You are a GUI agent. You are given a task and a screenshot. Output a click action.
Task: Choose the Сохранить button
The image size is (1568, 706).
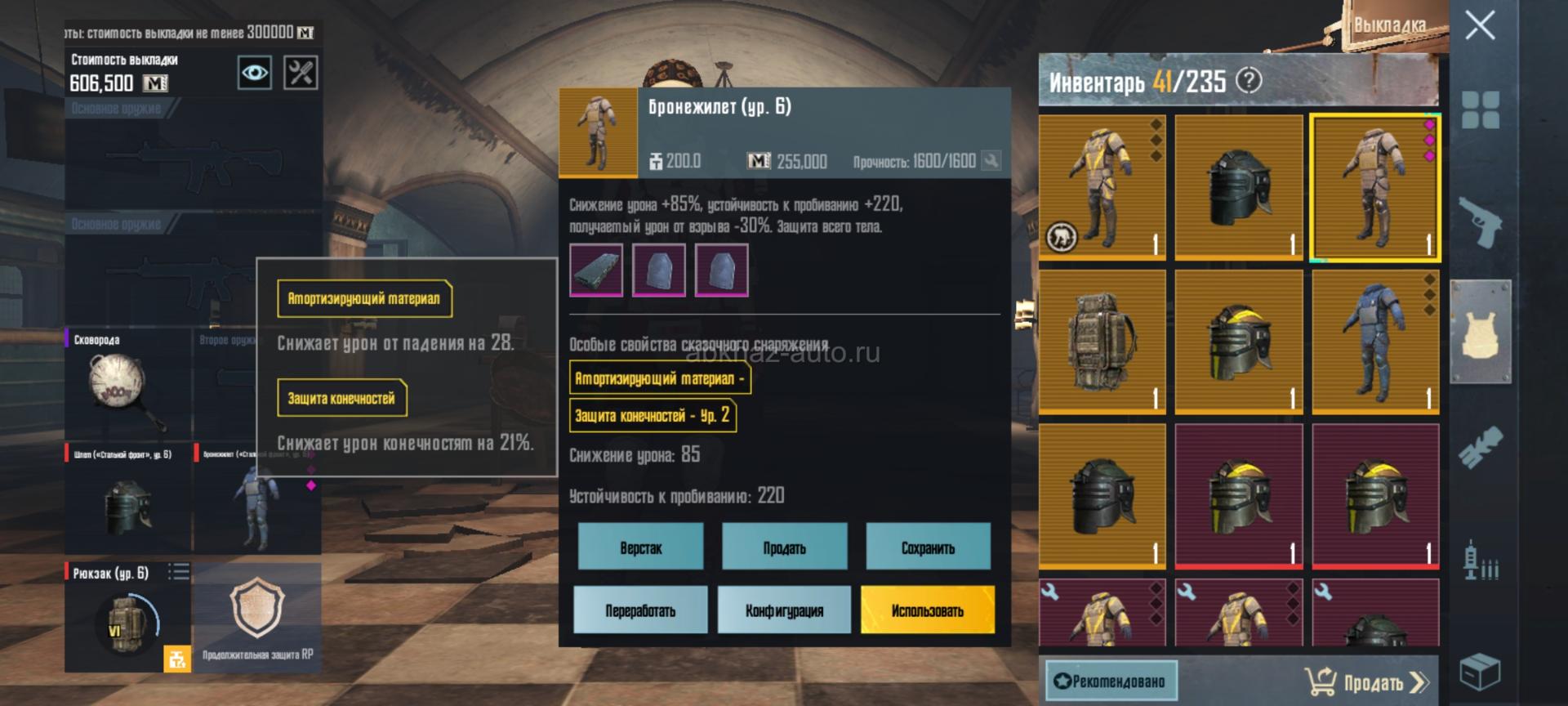point(928,547)
